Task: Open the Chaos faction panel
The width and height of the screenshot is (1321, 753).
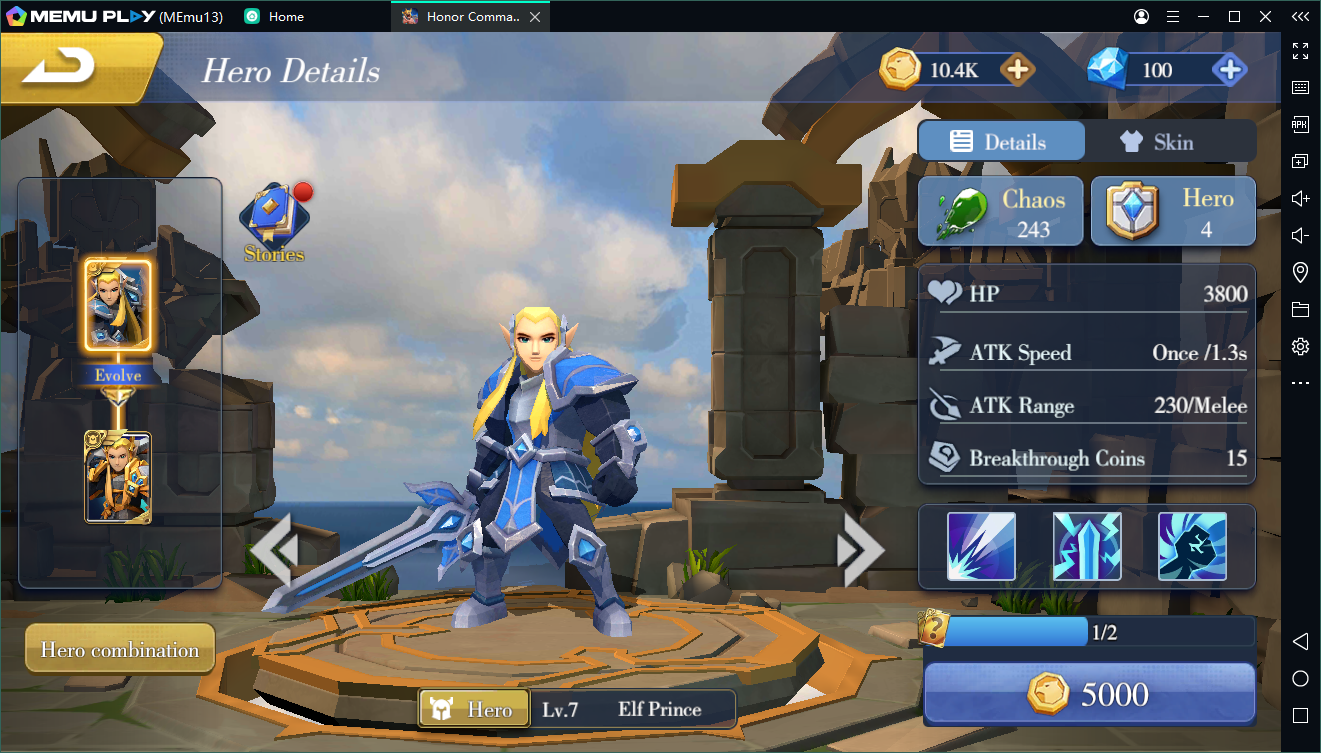Action: click(1000, 212)
